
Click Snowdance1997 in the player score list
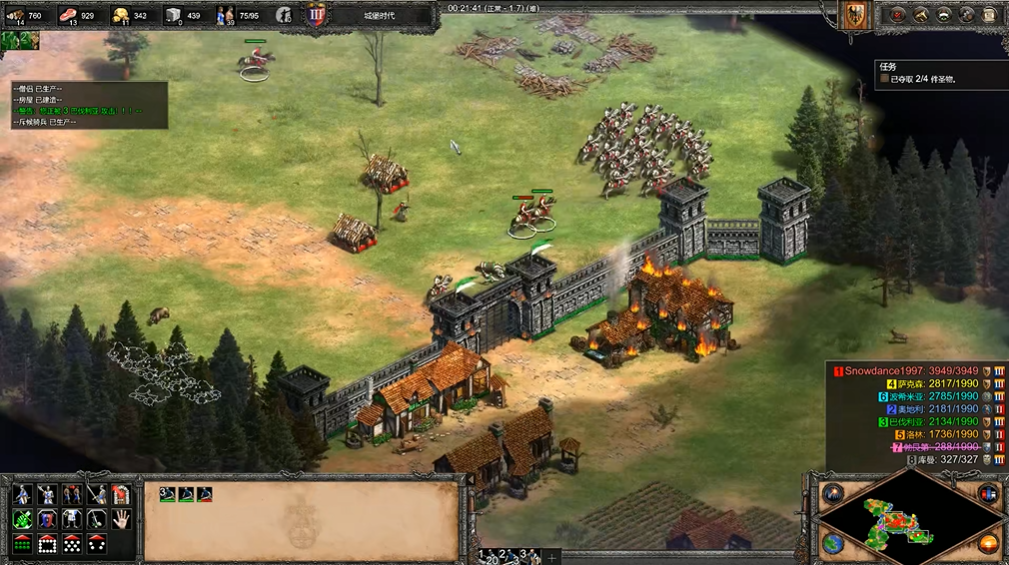(x=886, y=371)
